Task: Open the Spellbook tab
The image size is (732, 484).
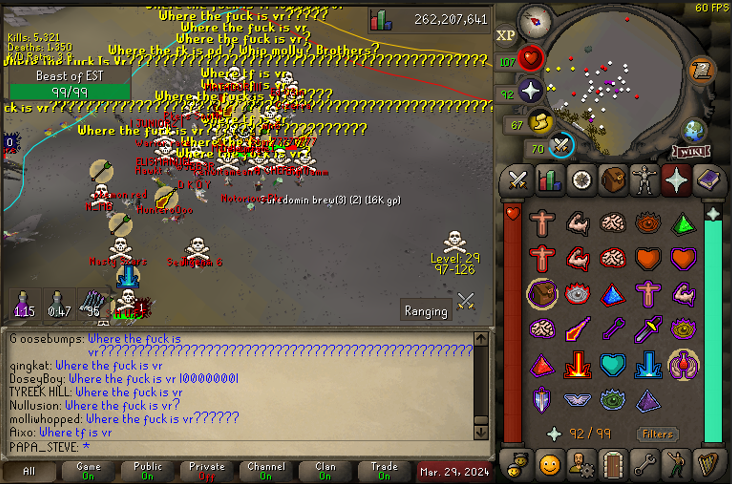Action: click(x=708, y=180)
